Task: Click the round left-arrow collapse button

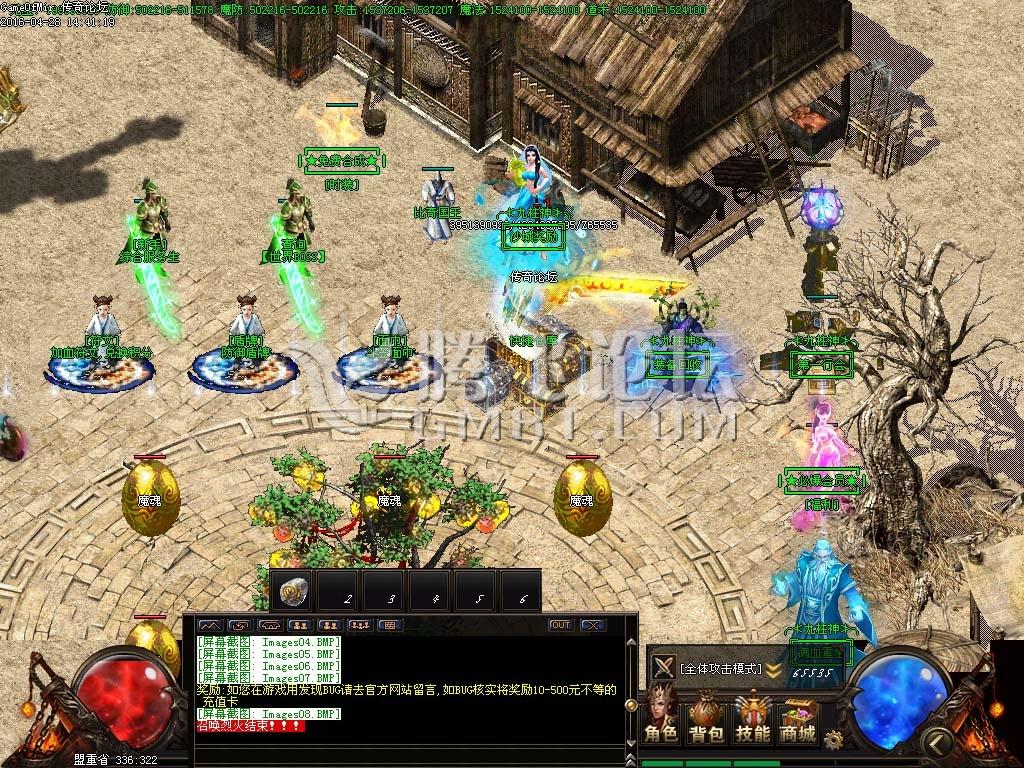Action: [937, 741]
